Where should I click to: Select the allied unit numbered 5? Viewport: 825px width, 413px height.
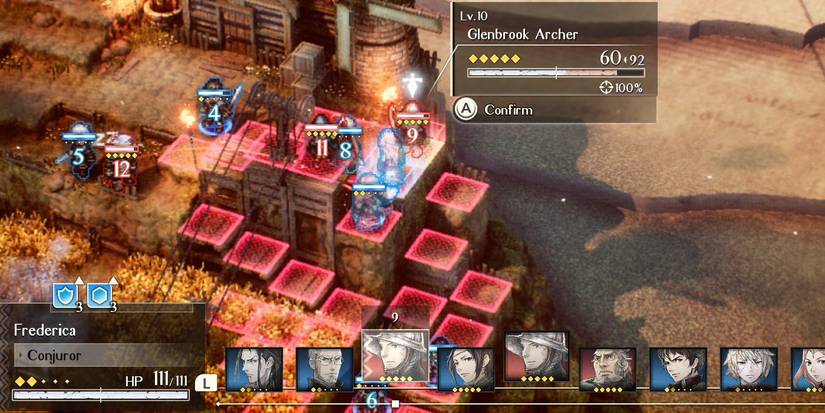(78, 152)
